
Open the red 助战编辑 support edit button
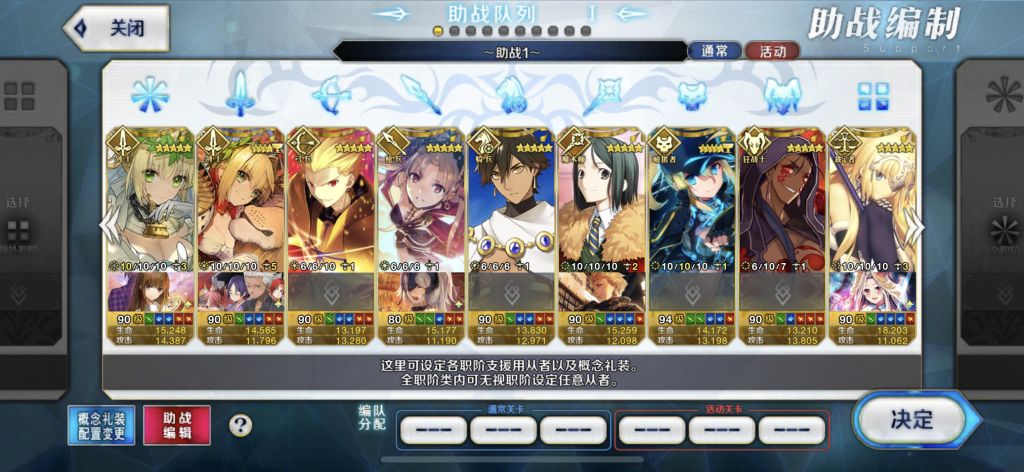(x=179, y=425)
